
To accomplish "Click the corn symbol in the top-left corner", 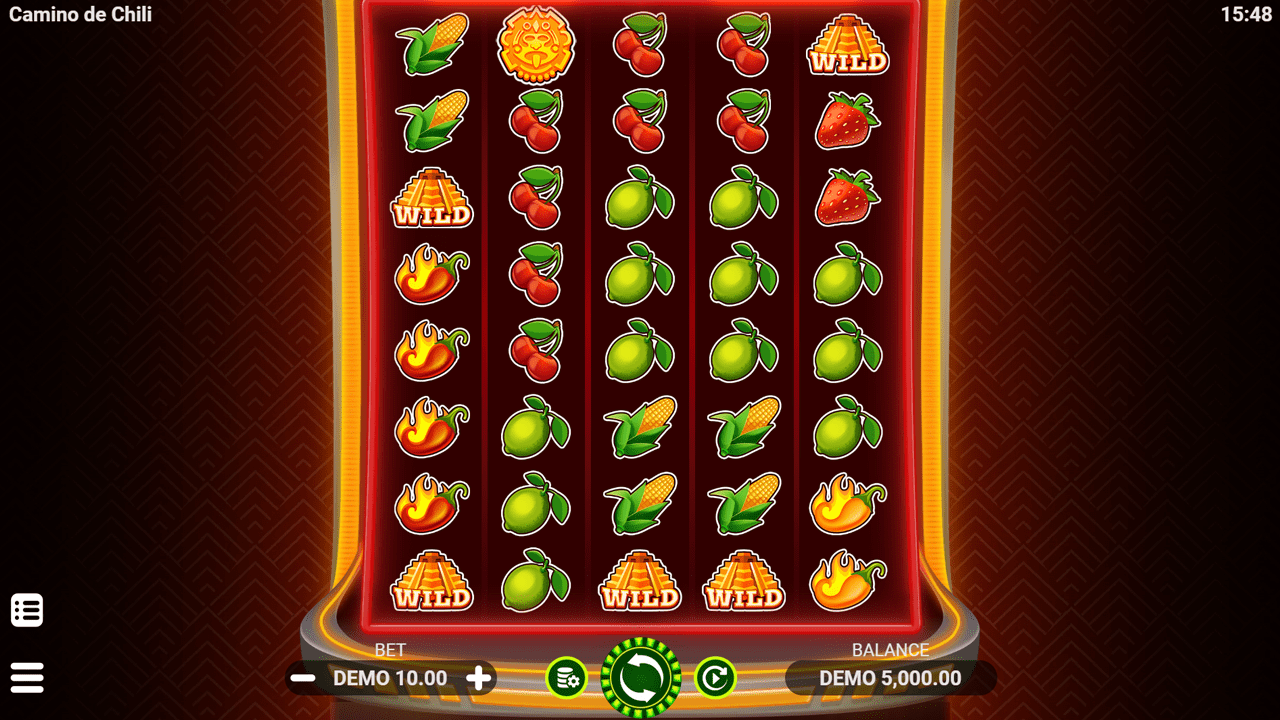I will point(432,44).
